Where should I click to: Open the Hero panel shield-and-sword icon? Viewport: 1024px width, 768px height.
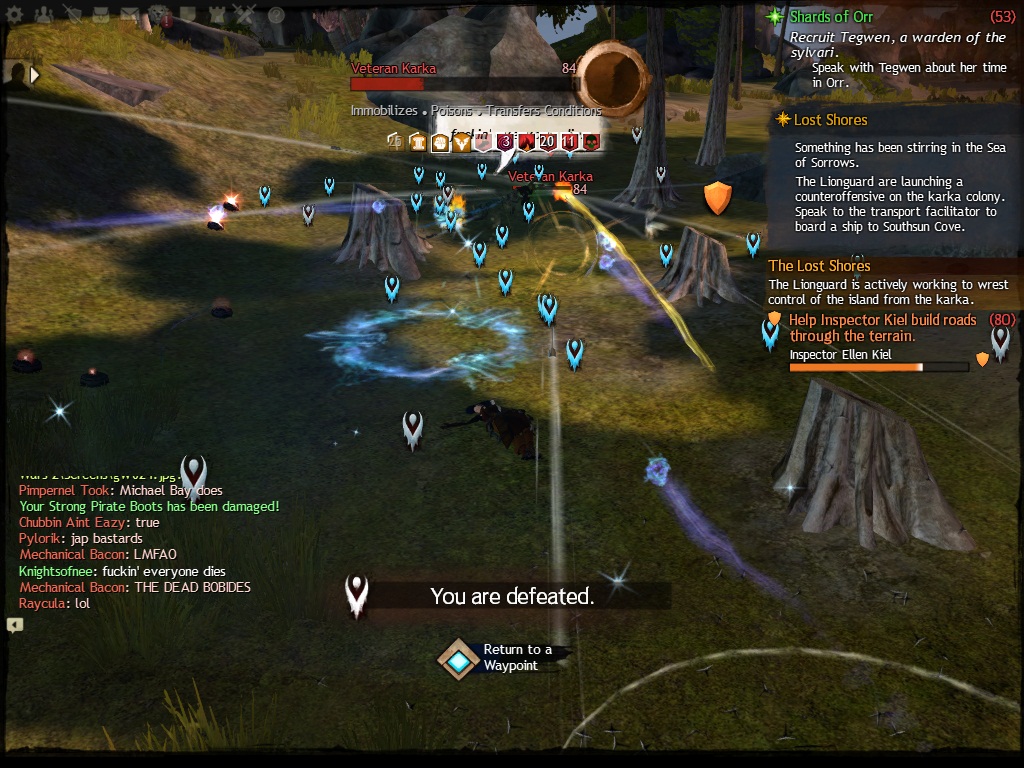coord(73,15)
